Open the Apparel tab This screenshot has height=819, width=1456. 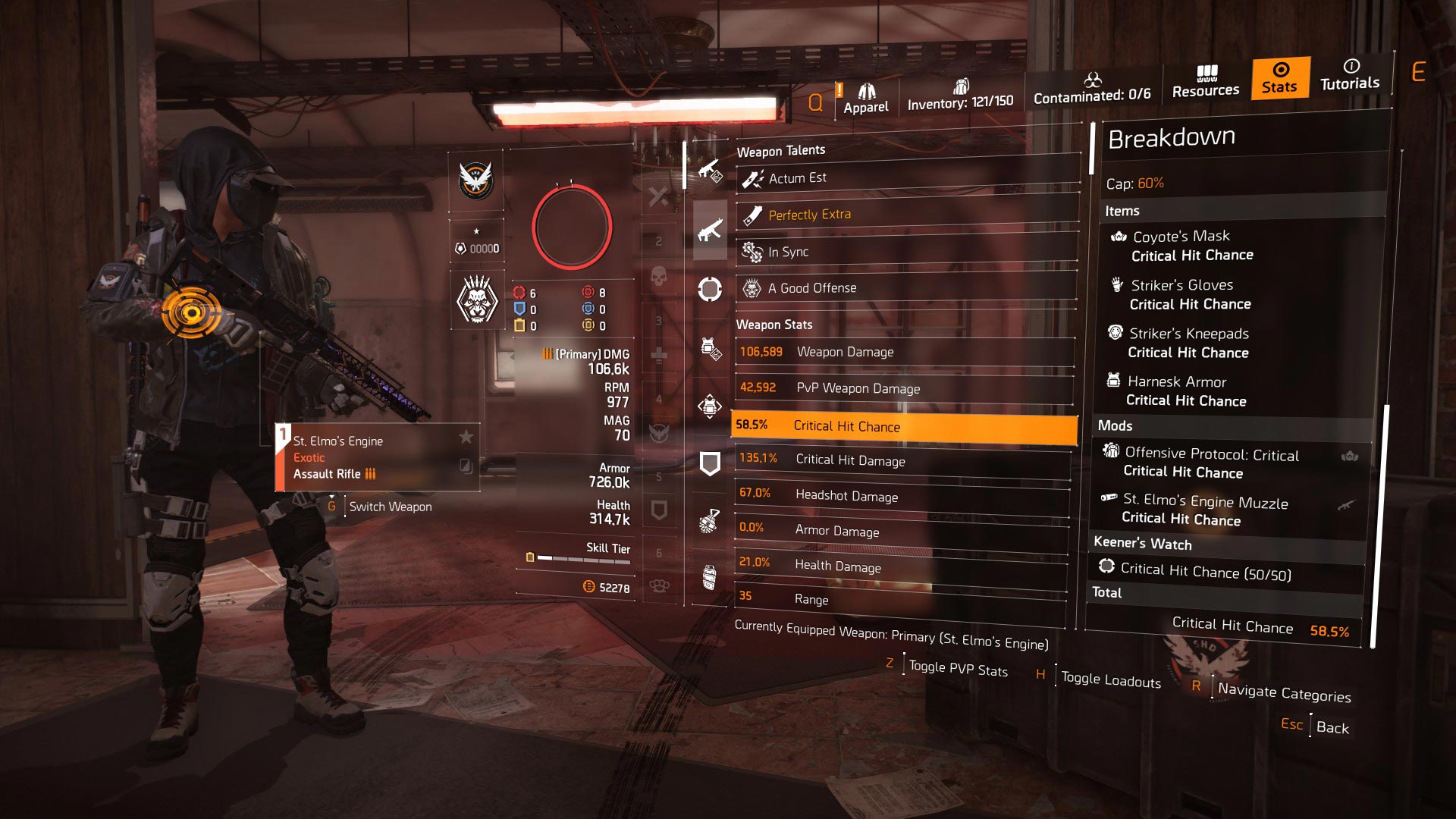pyautogui.click(x=865, y=99)
